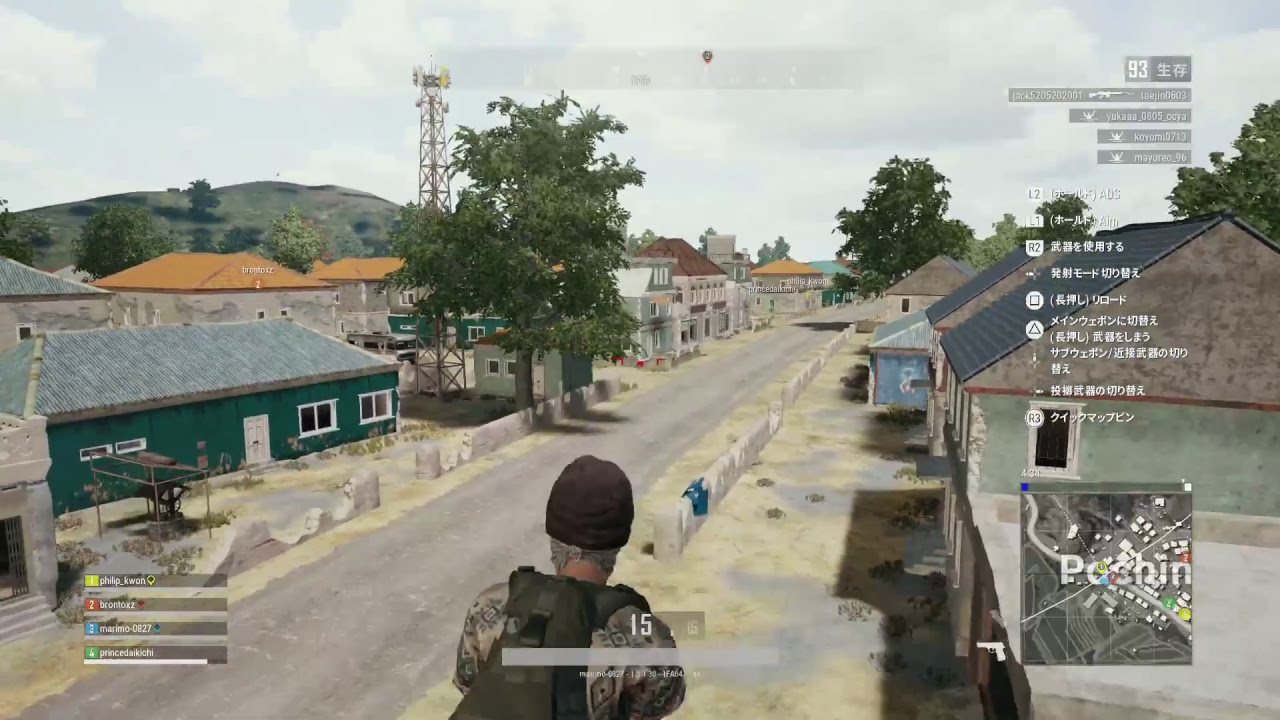Click the crash icon next to yukaaa_0805_ocya
Screen dimensions: 1280x720
coord(1087,115)
